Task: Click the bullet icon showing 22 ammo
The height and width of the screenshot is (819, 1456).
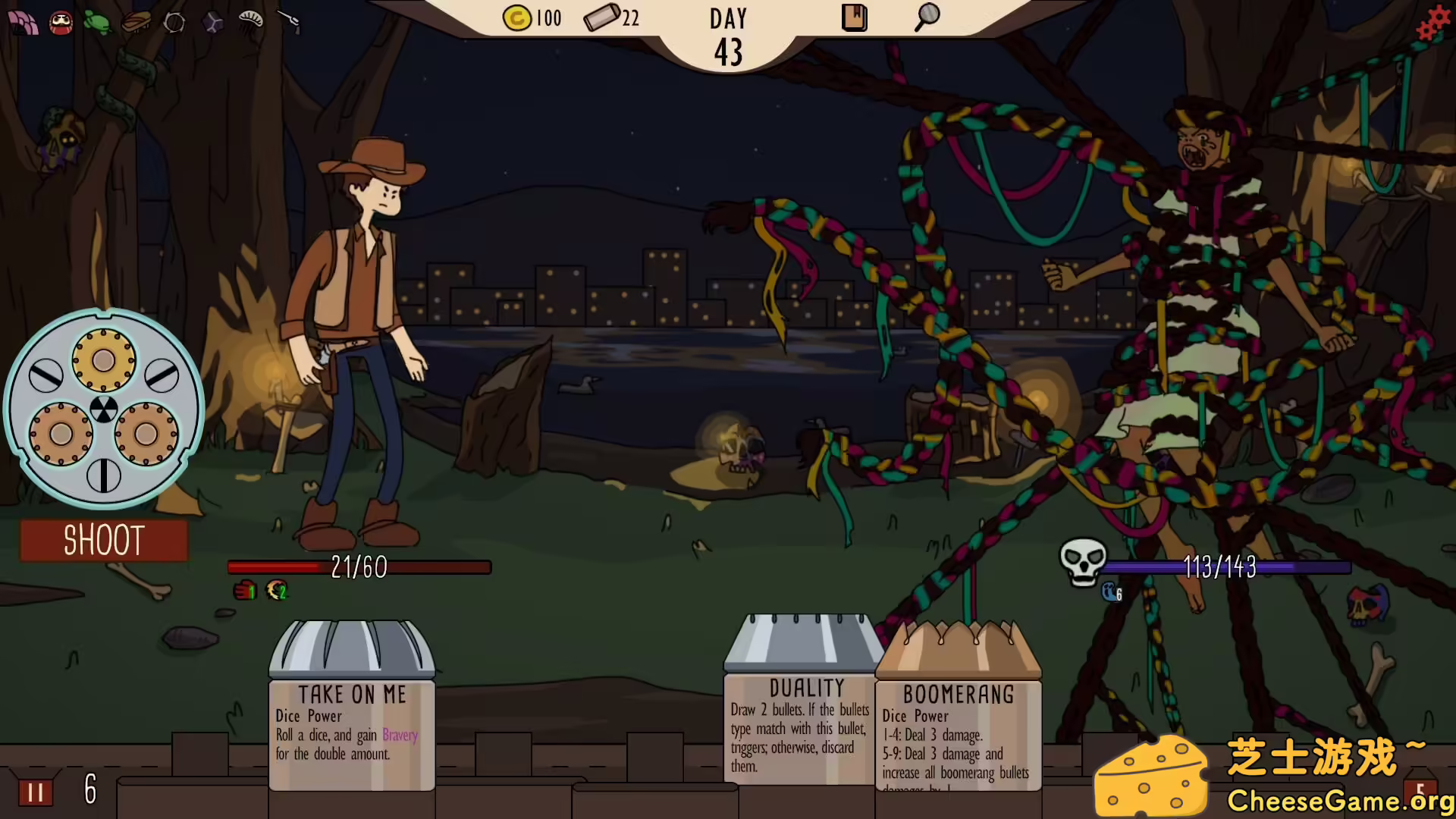Action: click(603, 18)
